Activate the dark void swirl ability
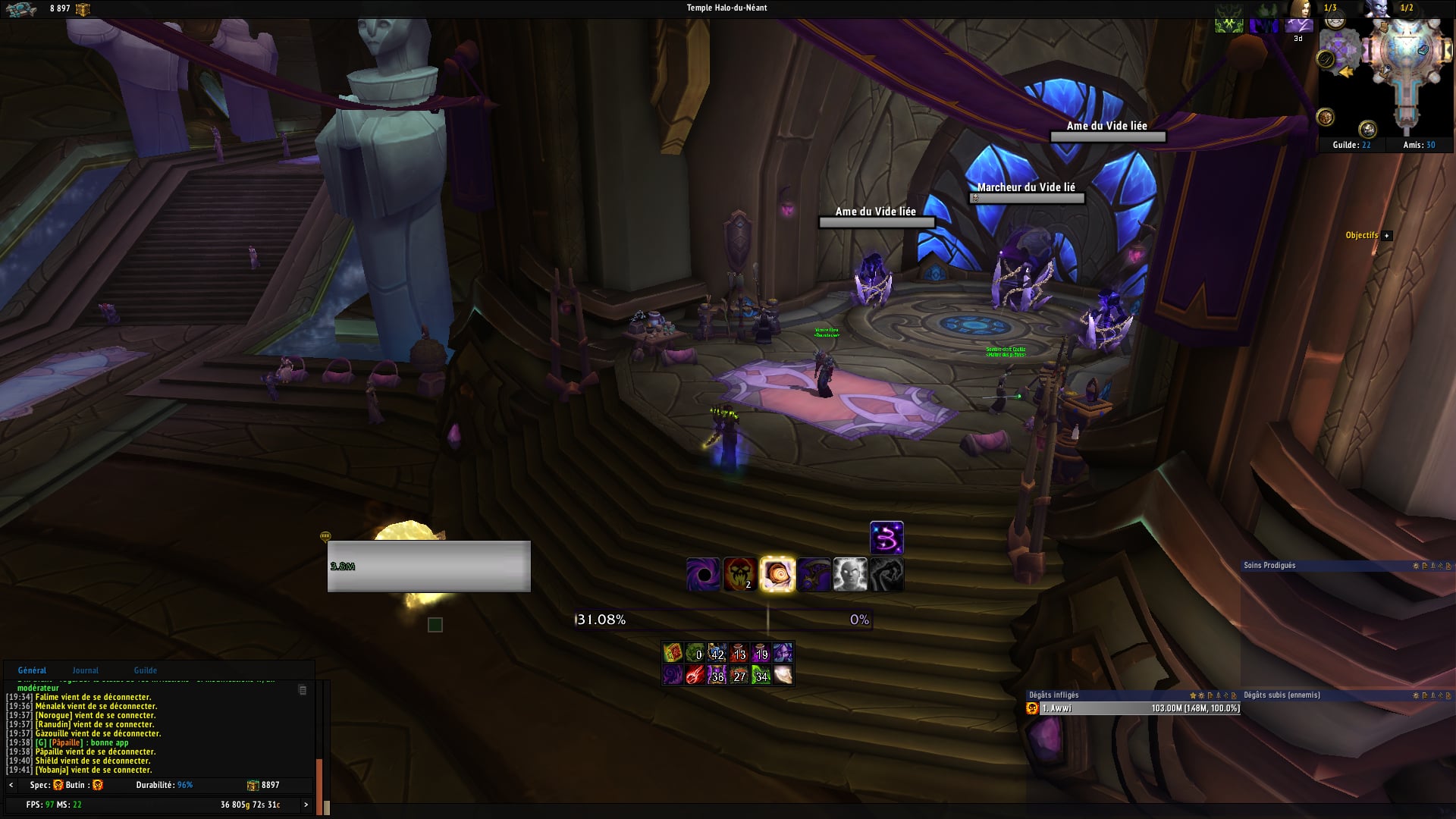Image resolution: width=1456 pixels, height=819 pixels. pos(703,574)
